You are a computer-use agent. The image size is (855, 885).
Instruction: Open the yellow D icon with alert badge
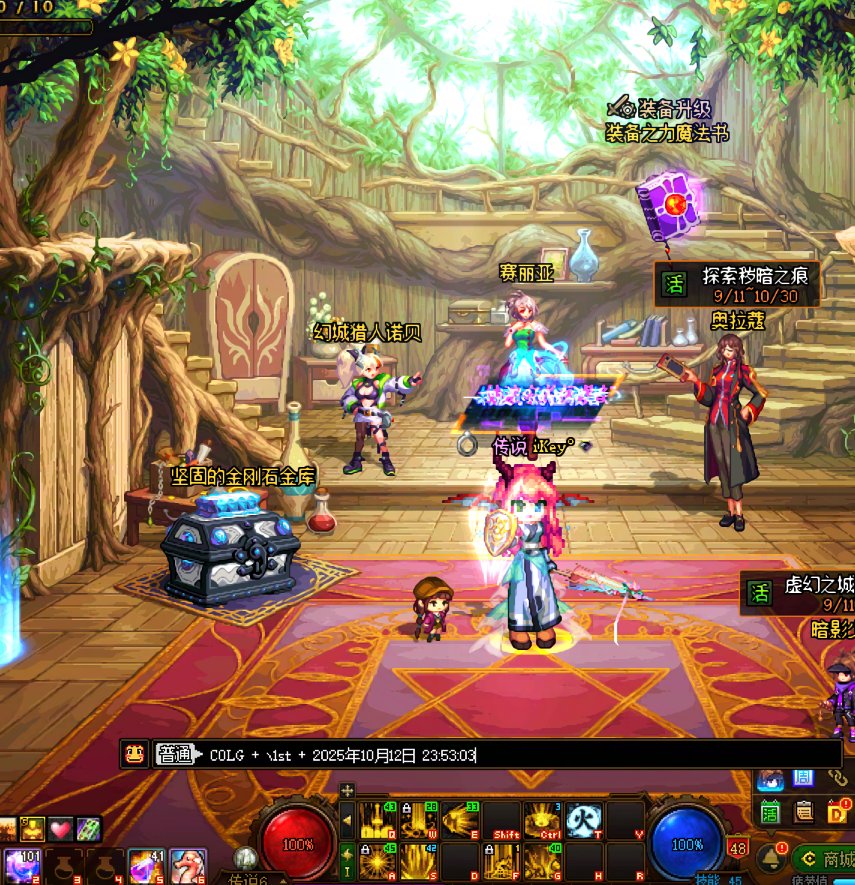838,812
